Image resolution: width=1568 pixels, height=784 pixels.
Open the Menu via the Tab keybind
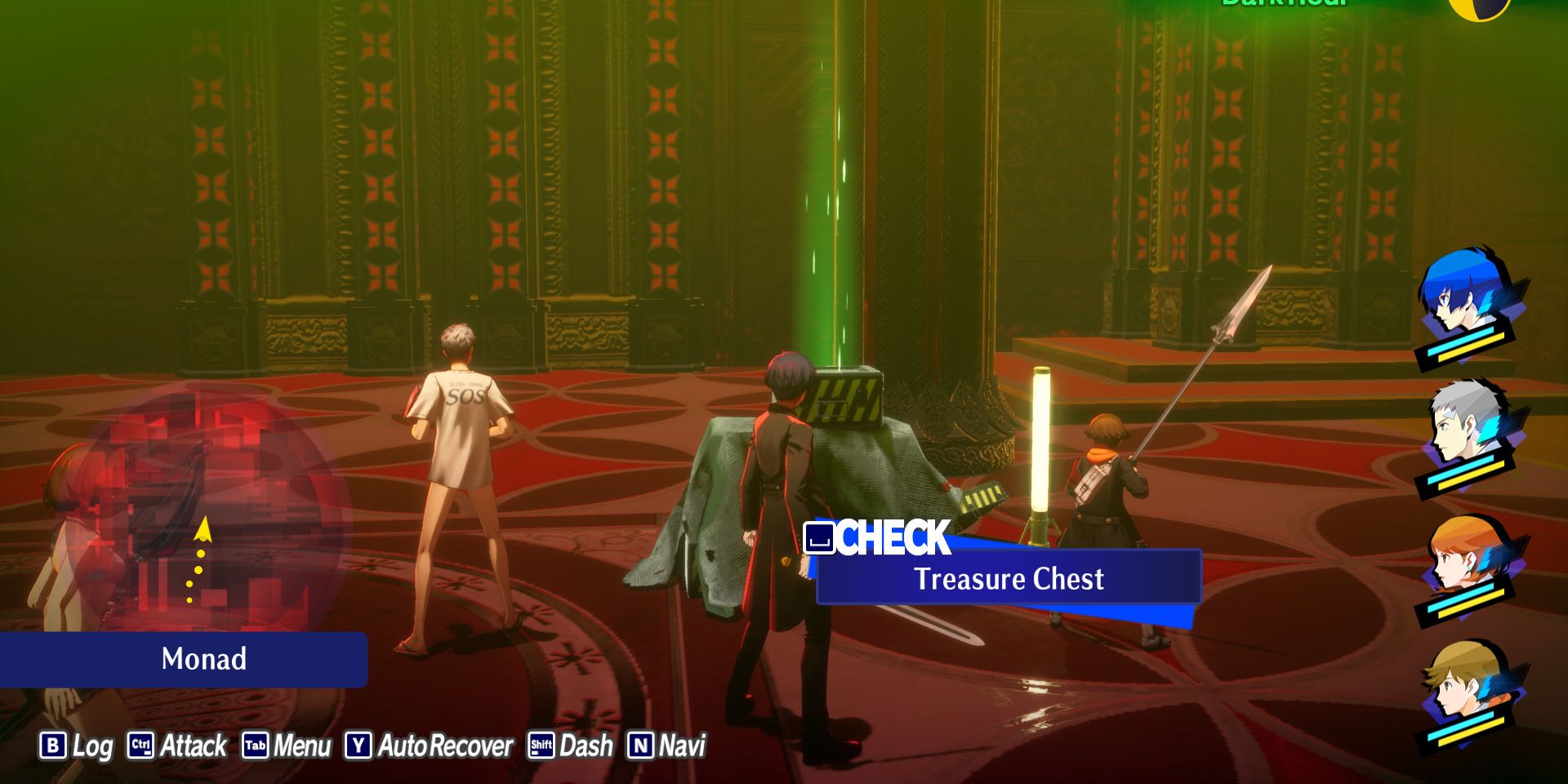[256, 746]
